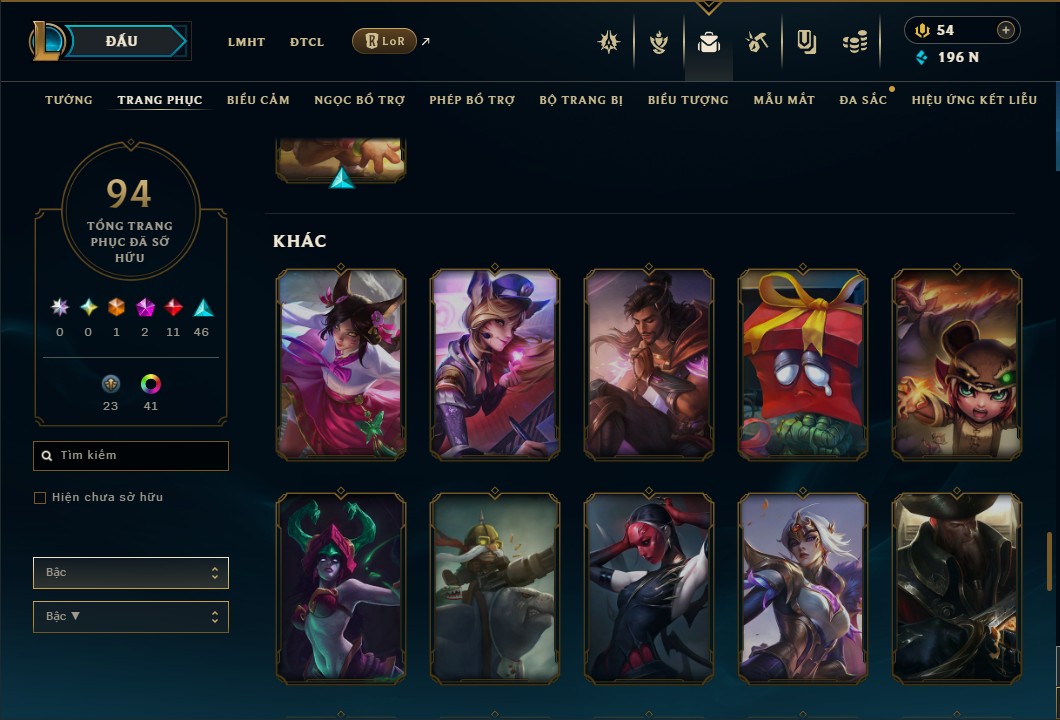Switch to the TƯỚNG tab
1060x720 pixels.
click(x=69, y=100)
